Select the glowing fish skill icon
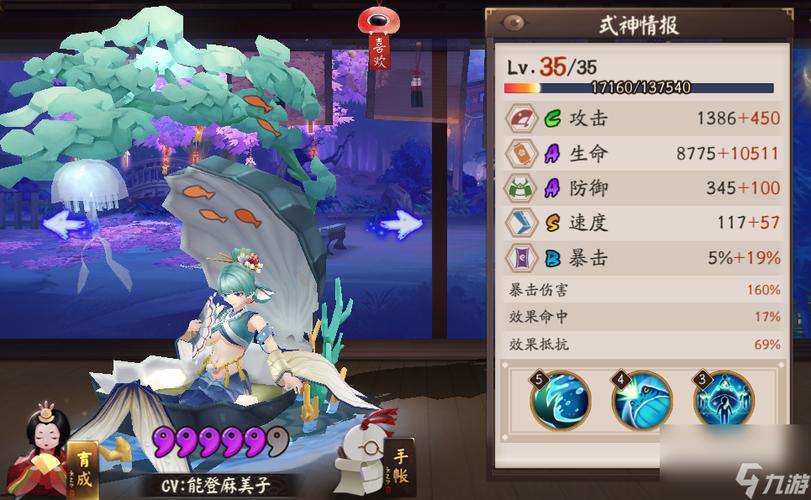 click(x=641, y=399)
